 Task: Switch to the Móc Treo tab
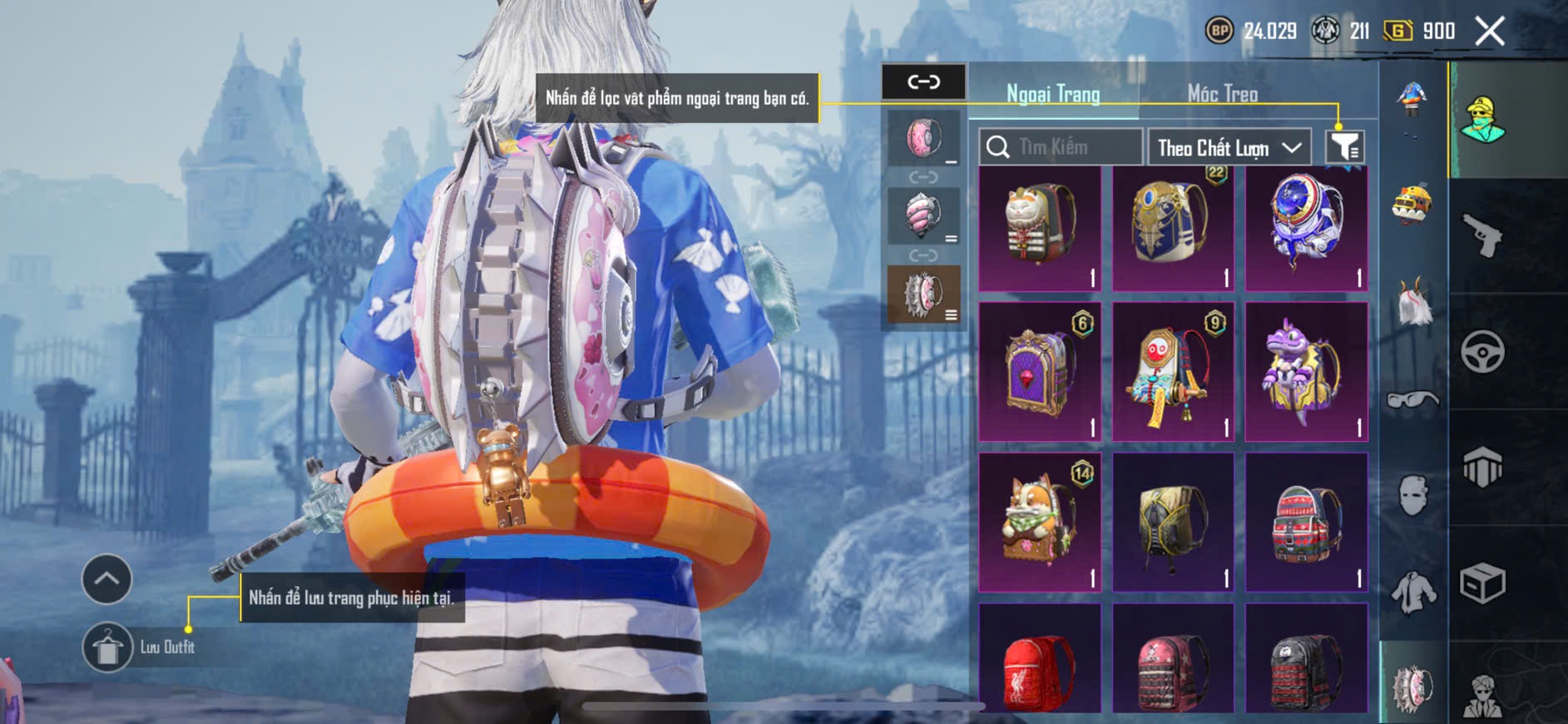click(x=1222, y=94)
